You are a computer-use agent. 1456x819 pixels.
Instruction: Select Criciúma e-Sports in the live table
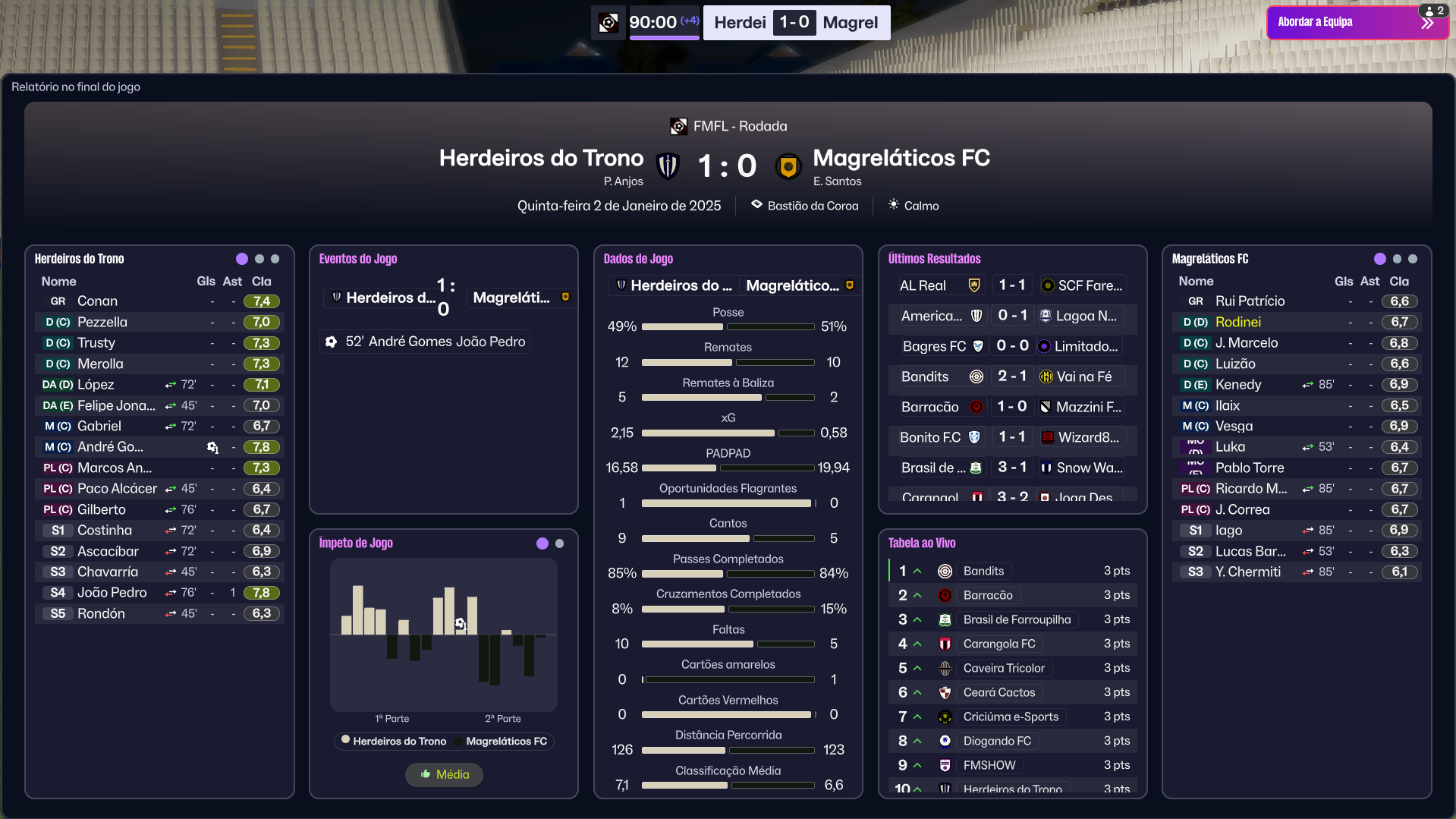coord(1011,717)
